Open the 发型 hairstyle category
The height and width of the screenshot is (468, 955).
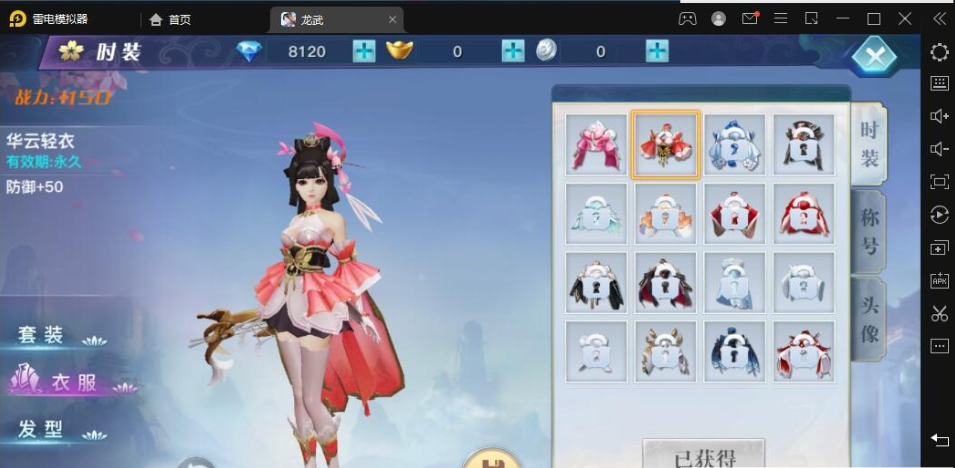42,430
